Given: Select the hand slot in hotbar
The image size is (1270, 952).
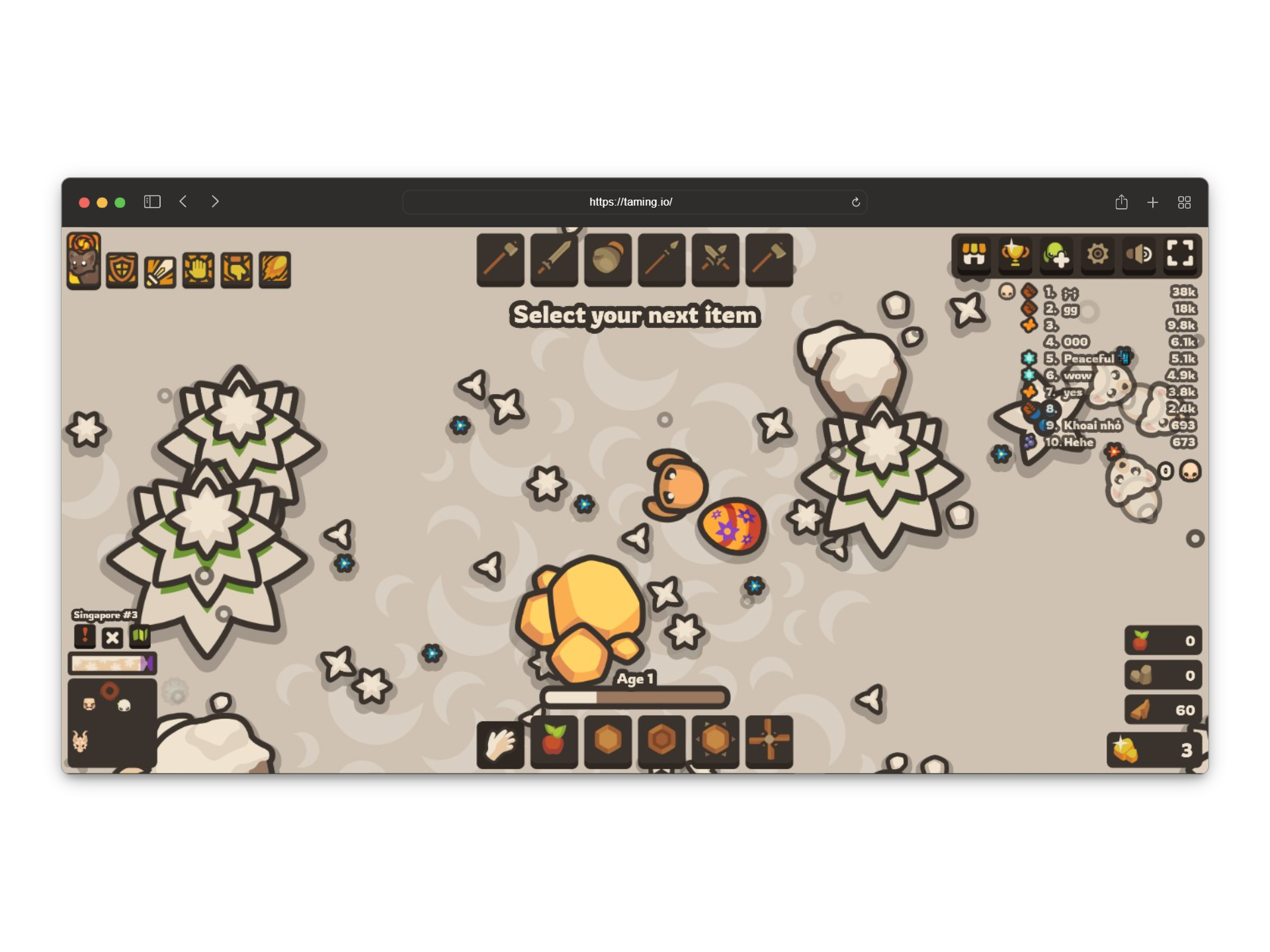Looking at the screenshot, I should pyautogui.click(x=501, y=742).
